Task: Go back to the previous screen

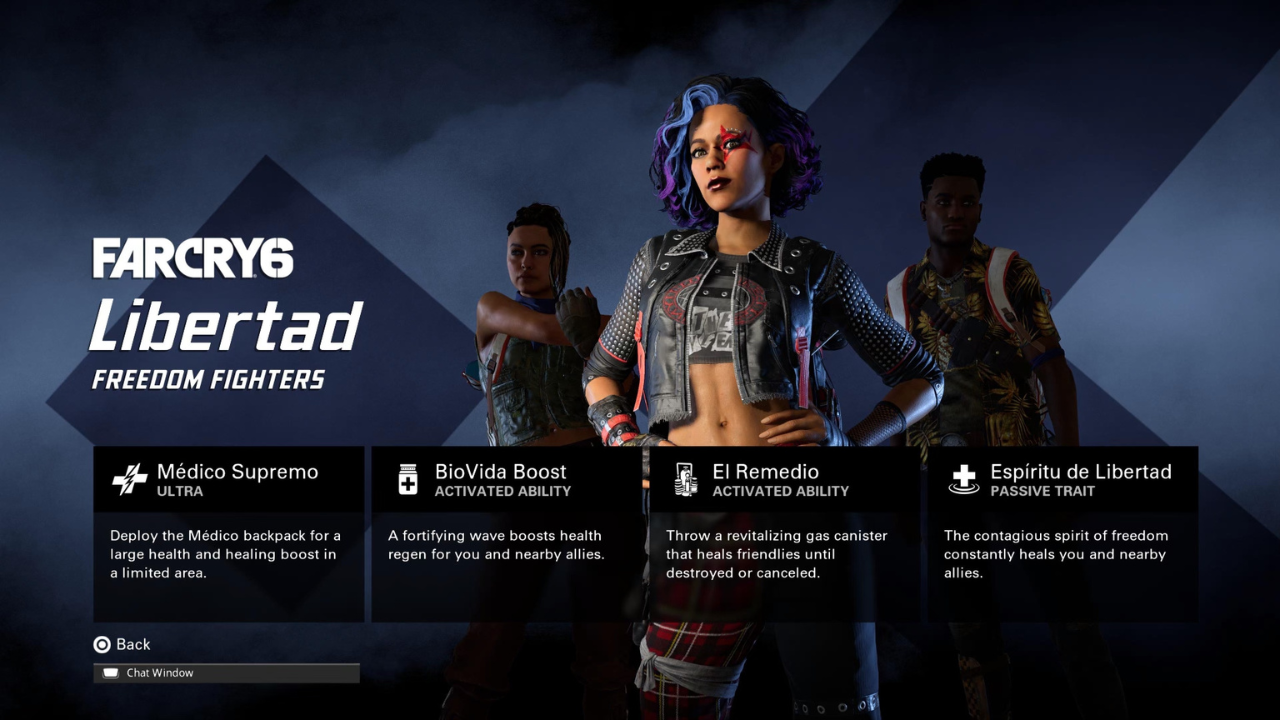Action: click(122, 645)
